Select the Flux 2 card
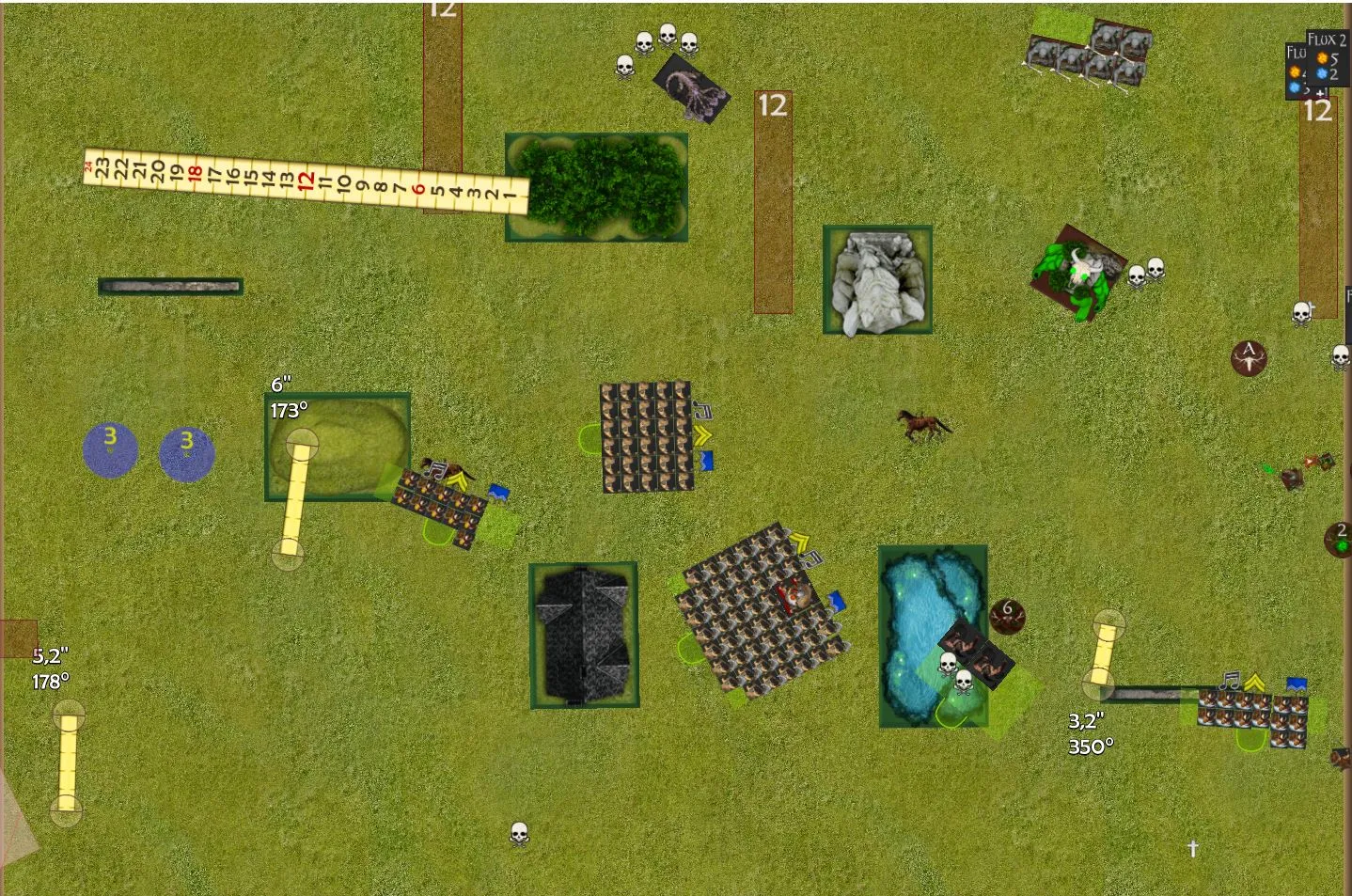 point(1327,39)
